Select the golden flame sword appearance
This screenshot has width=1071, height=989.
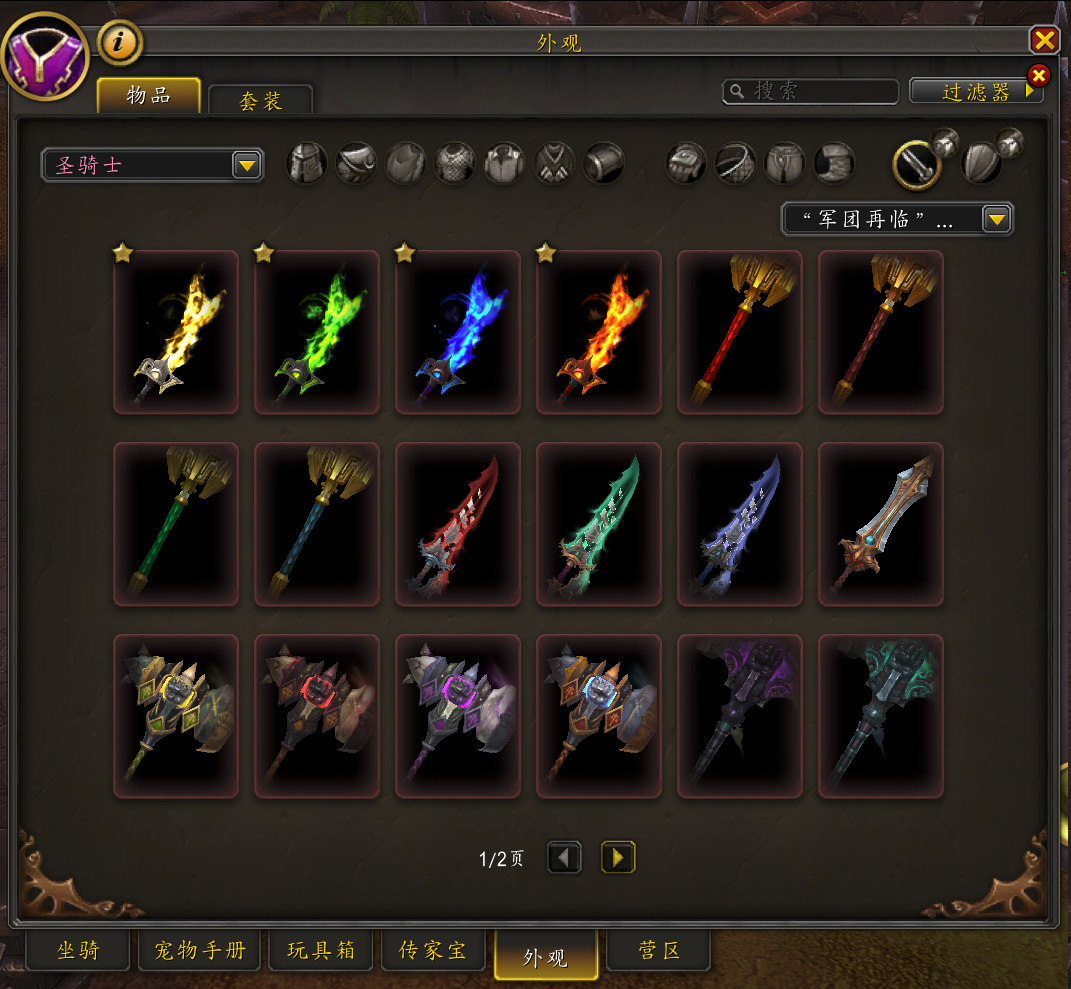[x=176, y=332]
